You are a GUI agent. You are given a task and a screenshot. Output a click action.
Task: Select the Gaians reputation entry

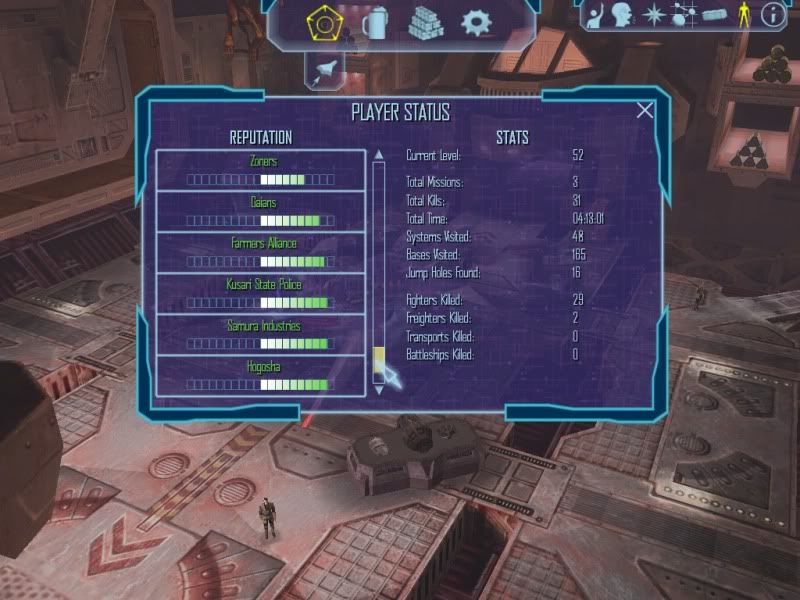261,211
